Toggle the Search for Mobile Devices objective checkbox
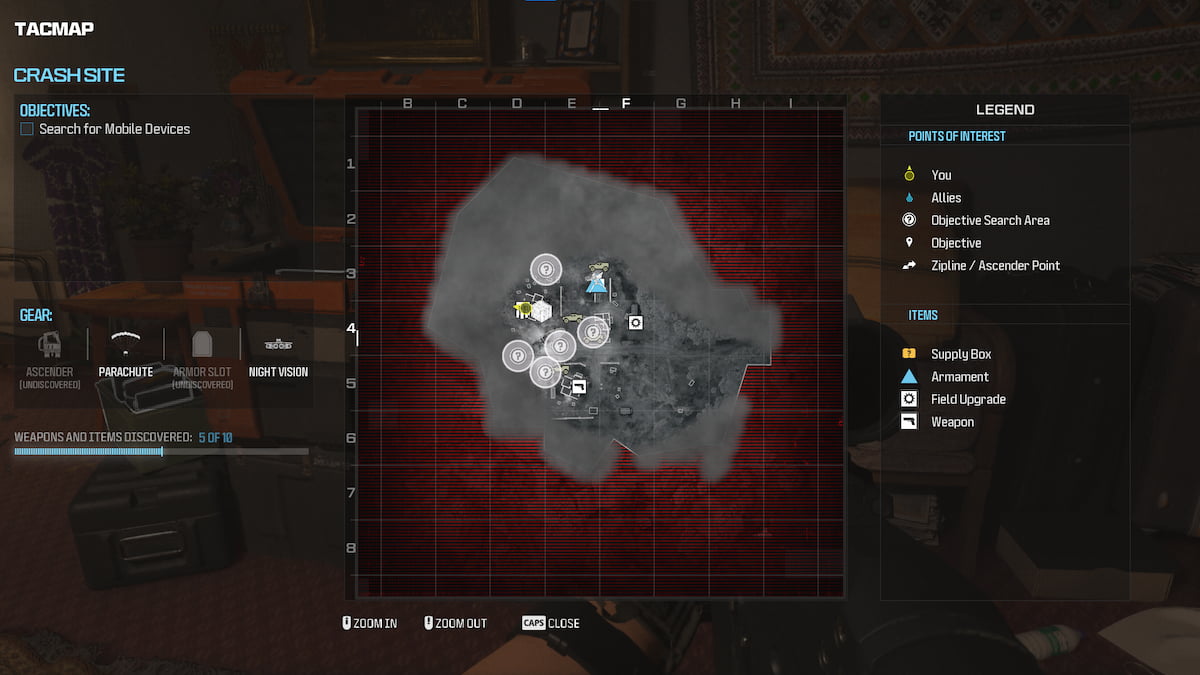 click(27, 129)
